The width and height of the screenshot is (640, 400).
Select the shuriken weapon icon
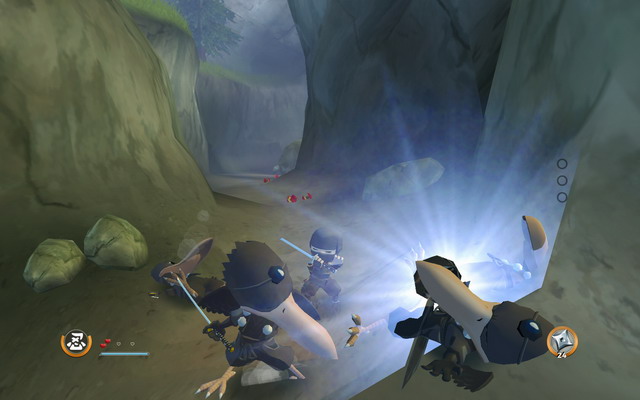(561, 341)
